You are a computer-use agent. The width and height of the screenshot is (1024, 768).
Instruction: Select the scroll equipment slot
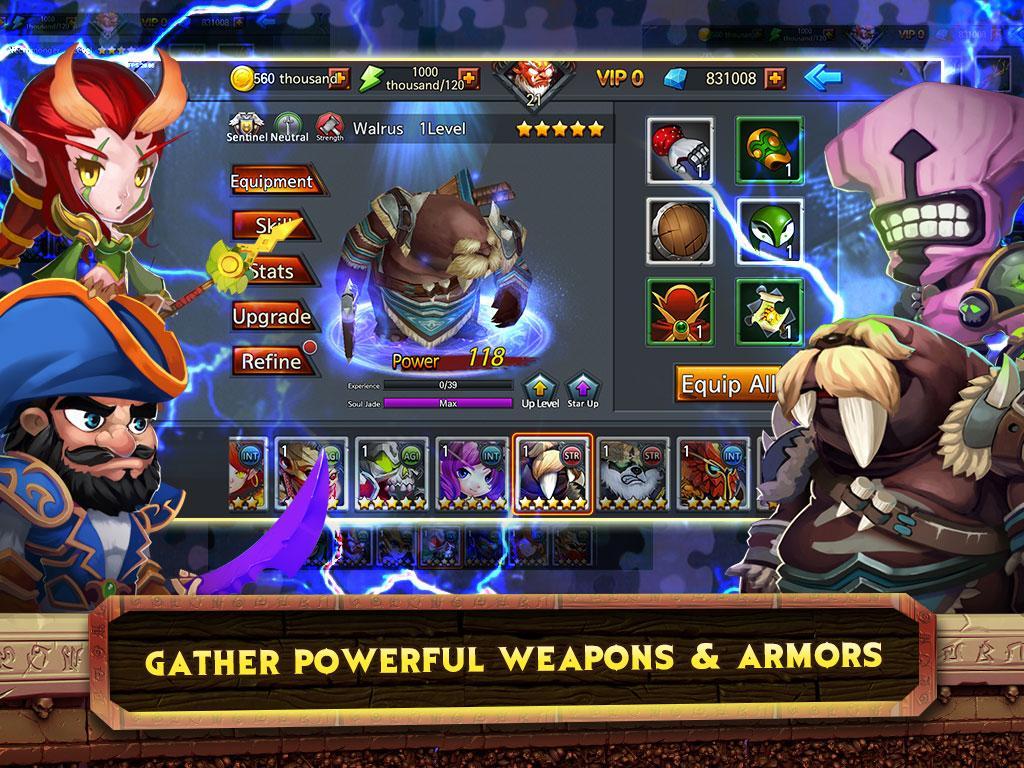tap(770, 309)
